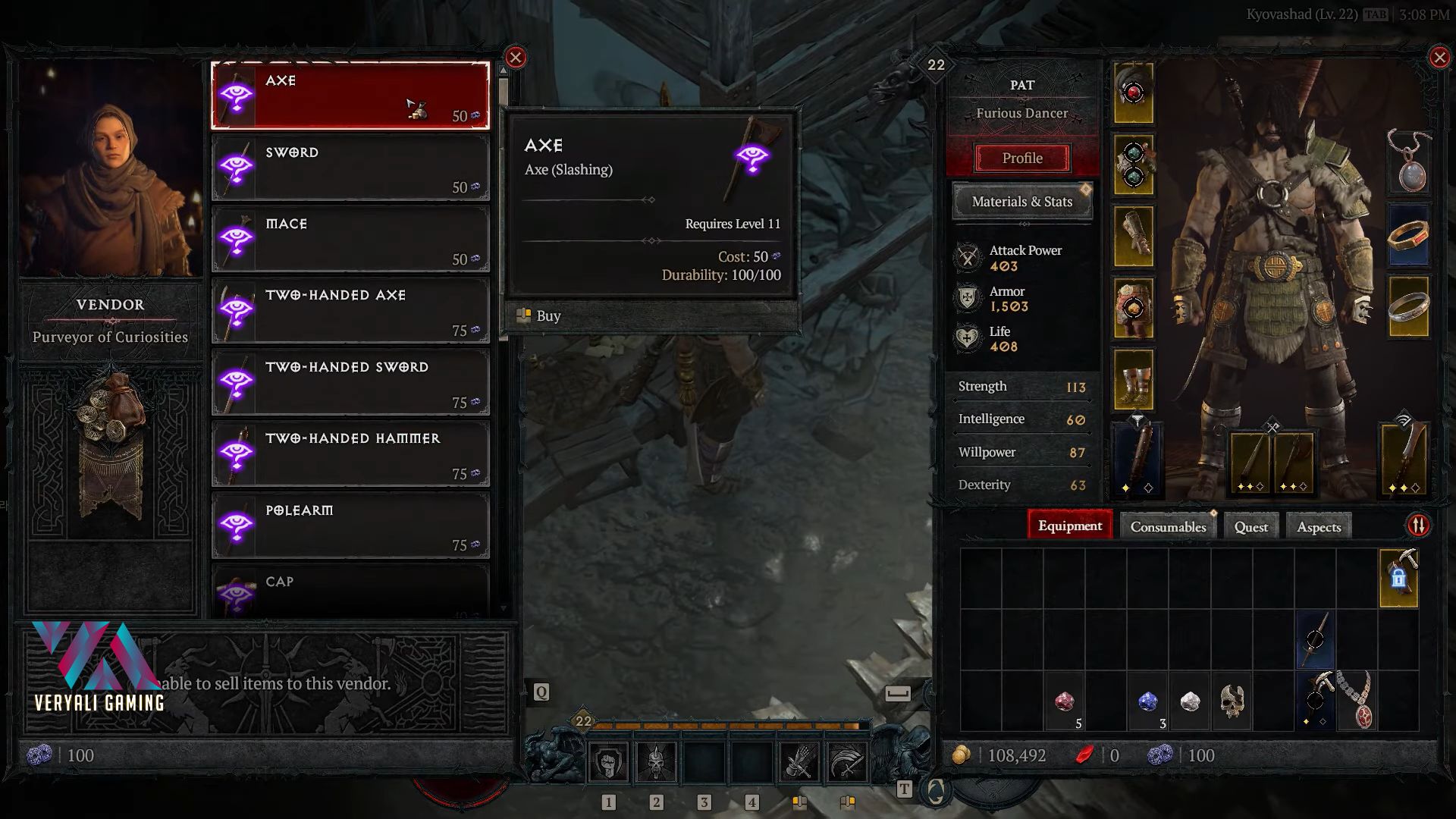This screenshot has height=819, width=1456.
Task: Click the equipped gloves slot
Action: [x=1134, y=237]
